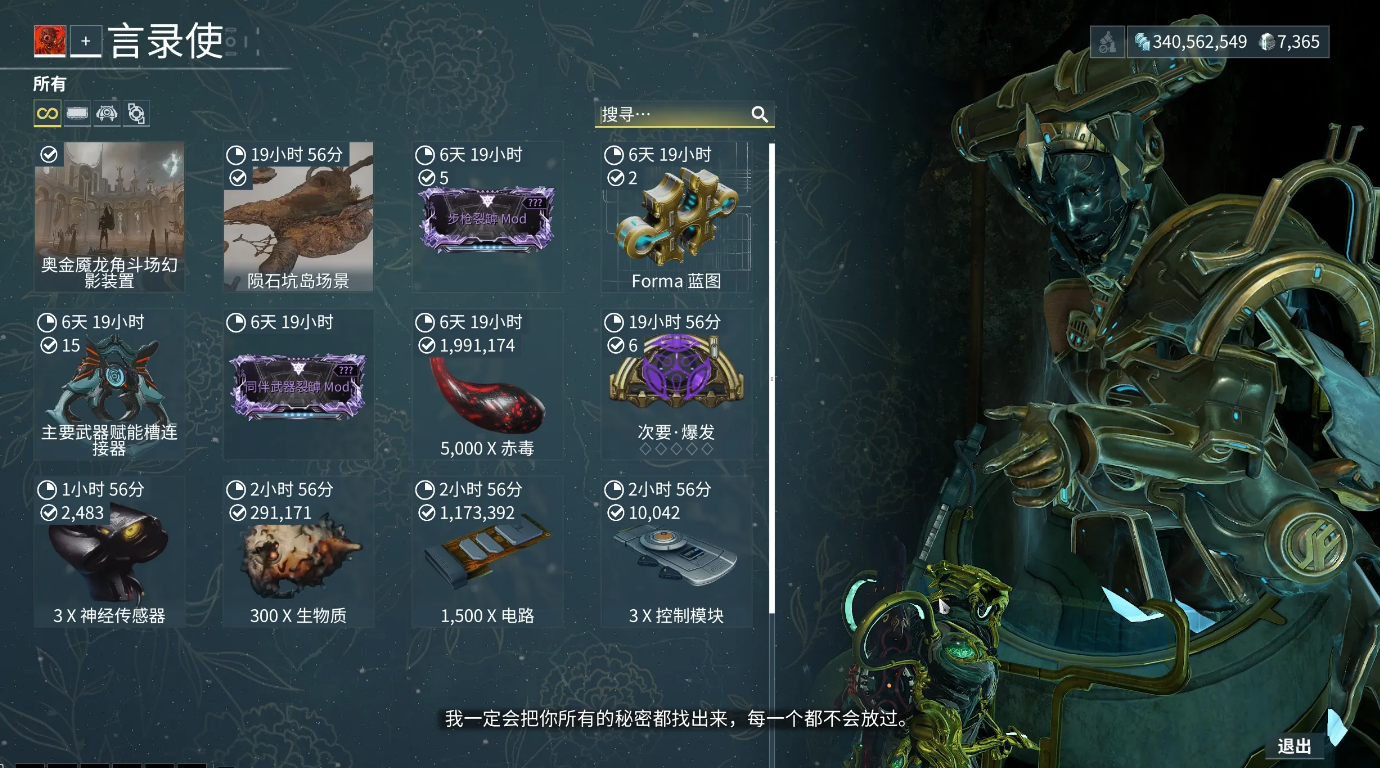Pick the 次要·爆发 arcane
1380x768 pixels.
[676, 384]
